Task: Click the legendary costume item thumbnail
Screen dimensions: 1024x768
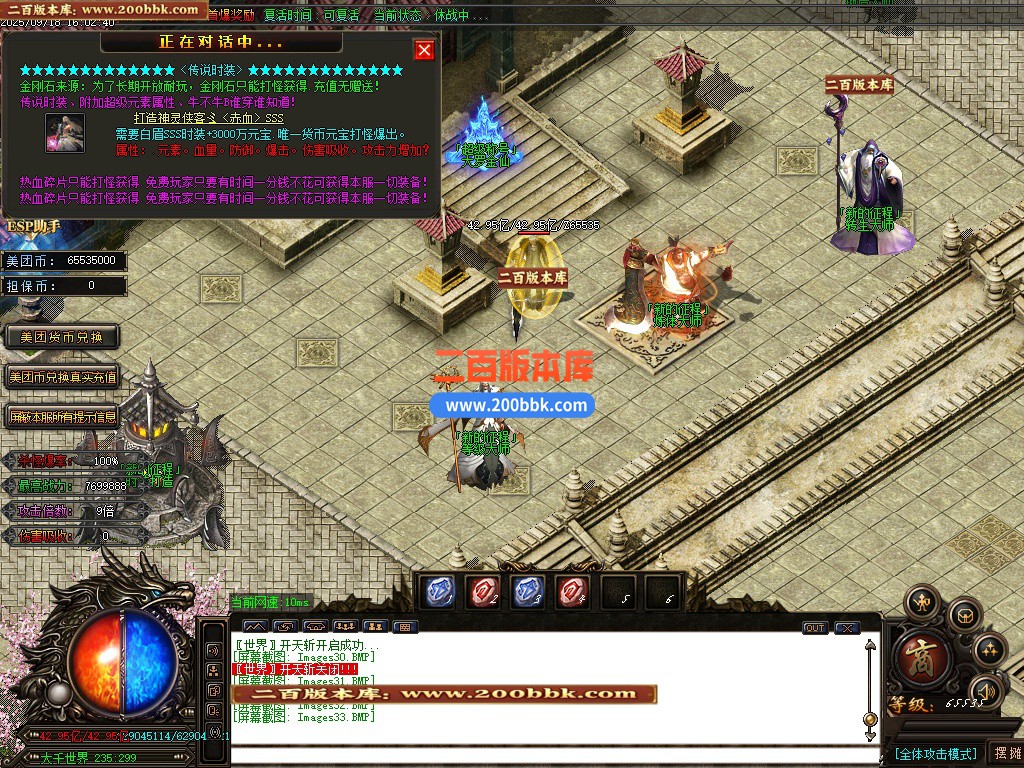Action: coord(65,134)
